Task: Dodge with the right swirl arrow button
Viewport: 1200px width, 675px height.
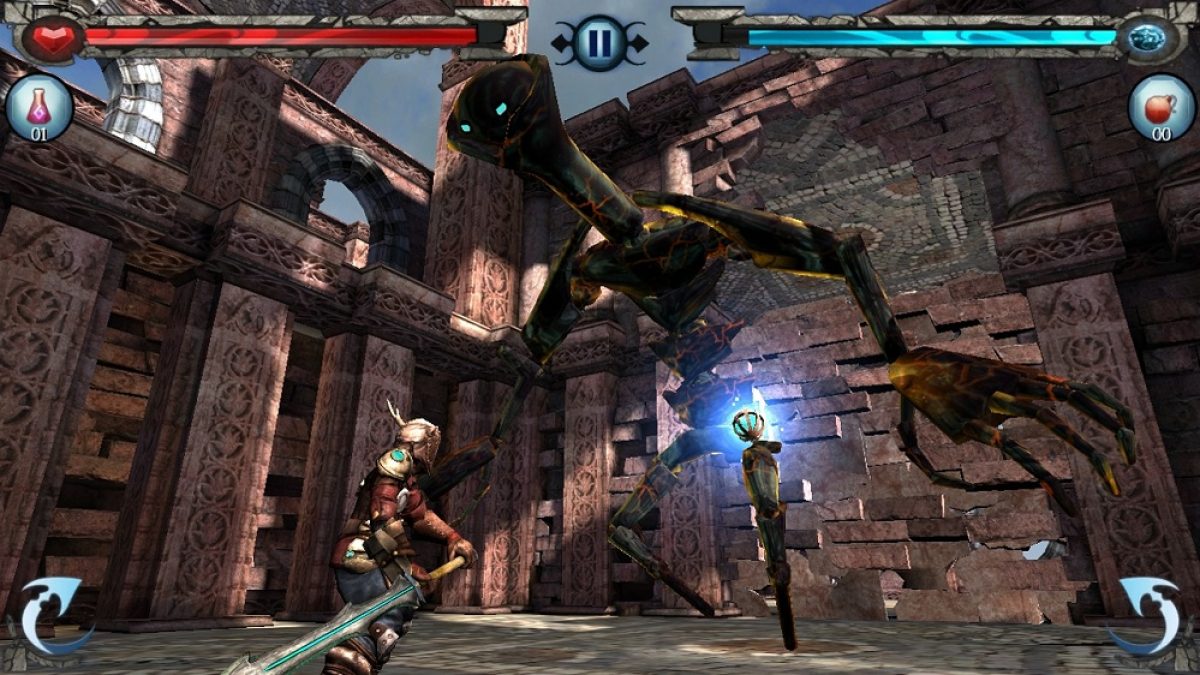Action: coord(1150,617)
